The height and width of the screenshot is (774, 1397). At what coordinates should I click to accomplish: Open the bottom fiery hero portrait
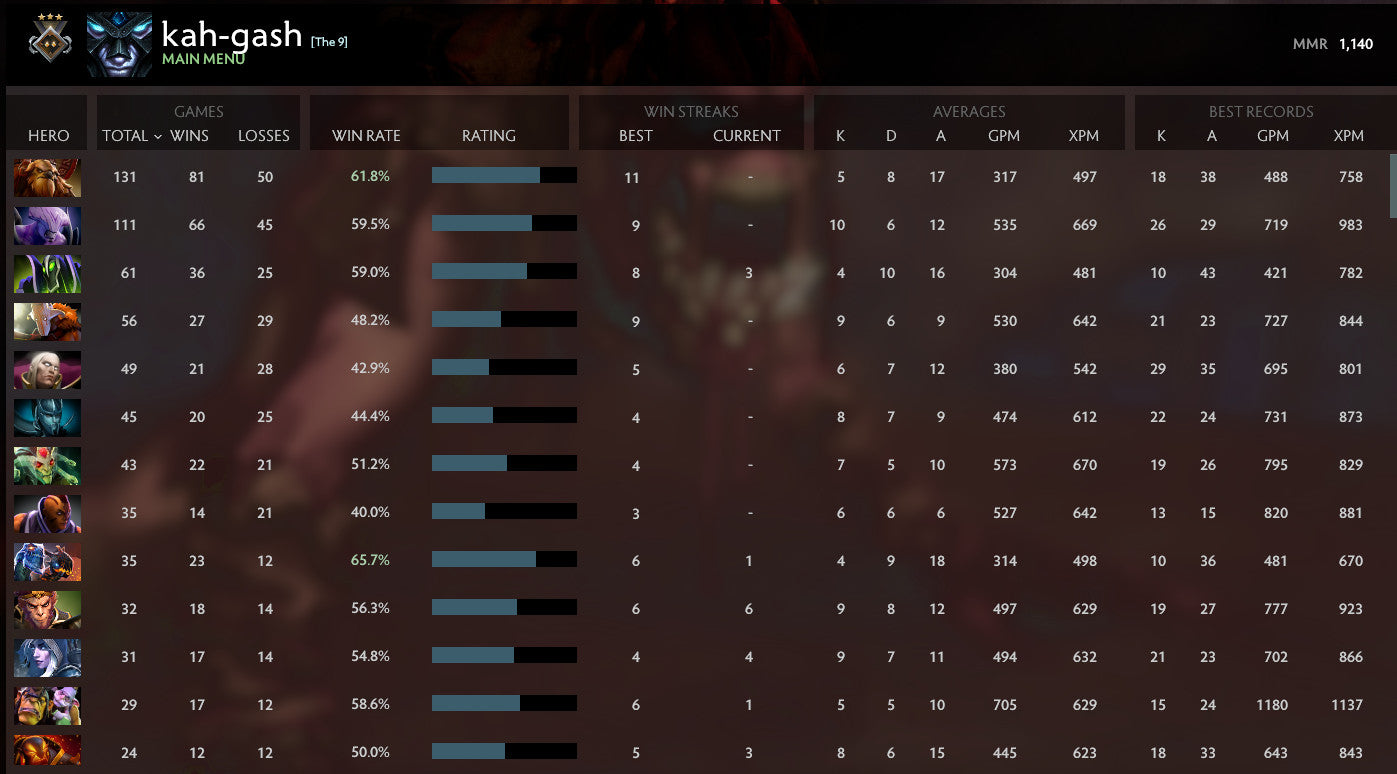pos(46,752)
